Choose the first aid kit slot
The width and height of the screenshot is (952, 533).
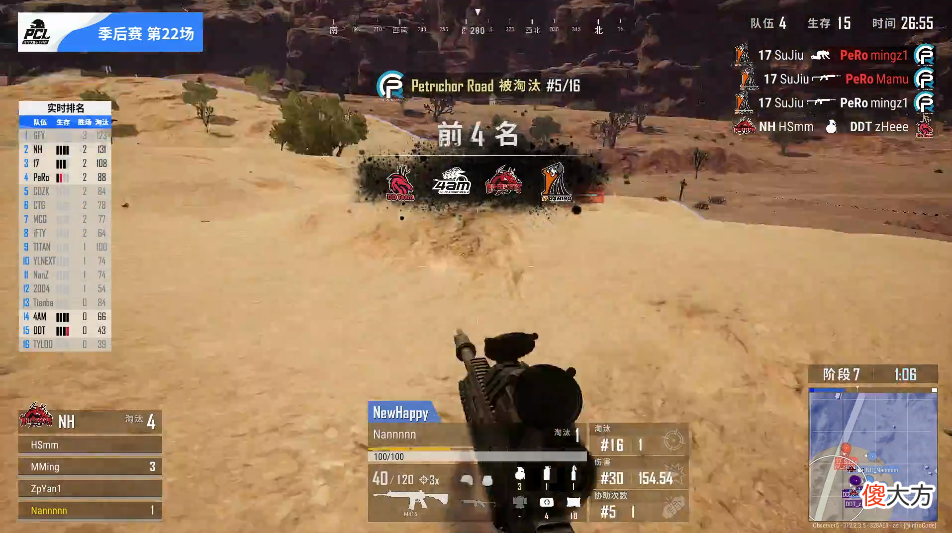[547, 501]
